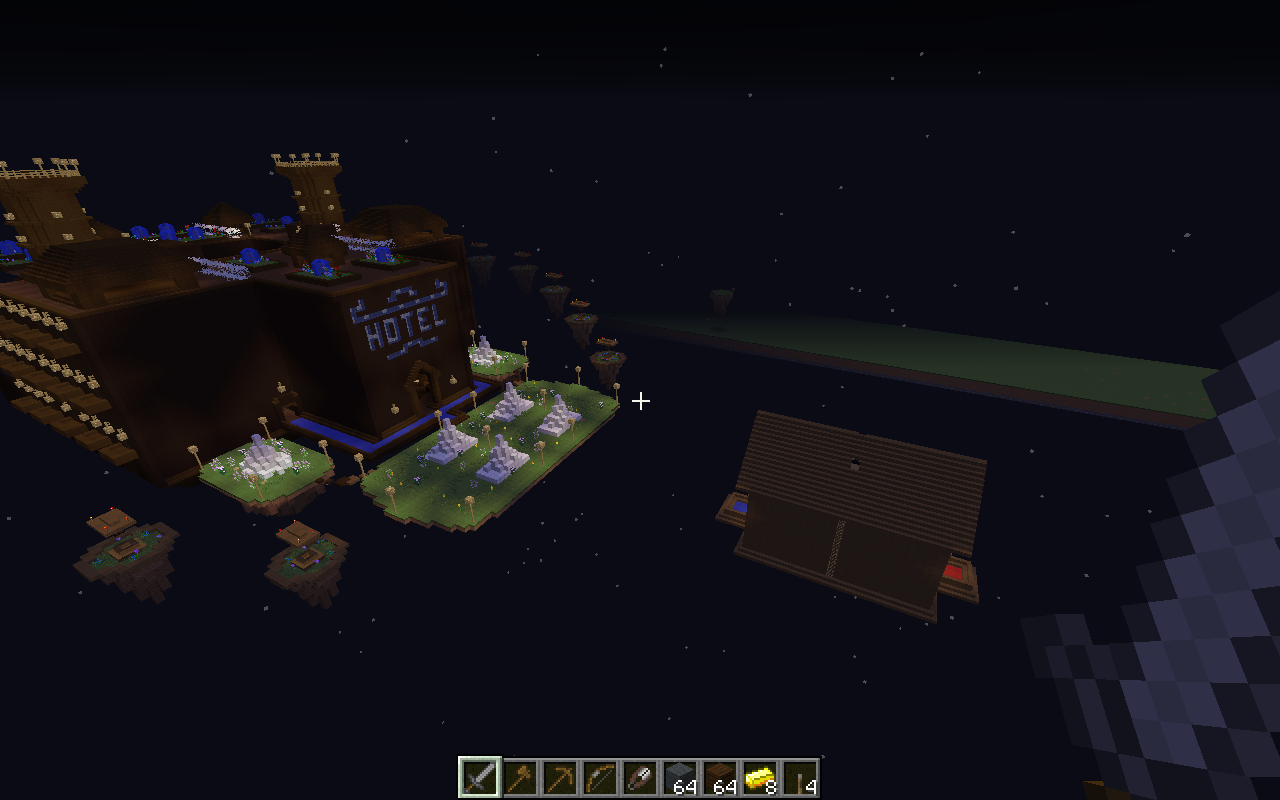1280x800 pixels.
Task: Choose the gold ingot hotbar slot
Action: [759, 777]
